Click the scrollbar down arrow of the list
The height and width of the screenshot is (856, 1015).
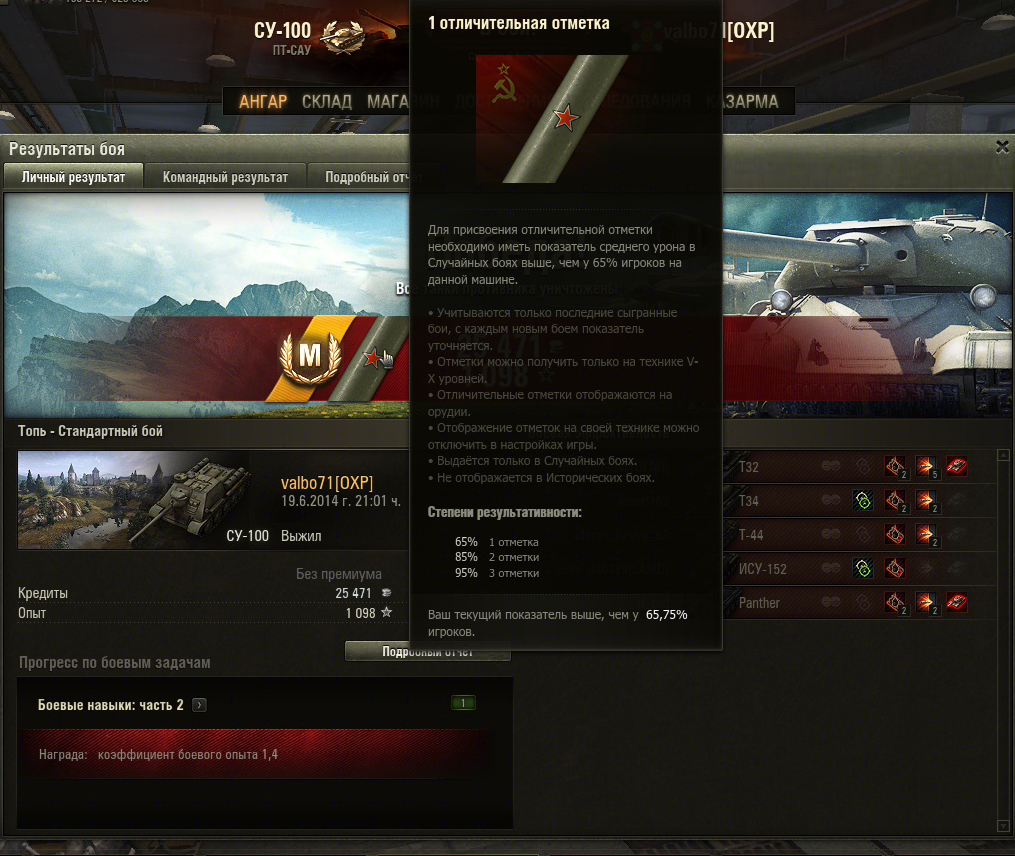(x=1003, y=826)
